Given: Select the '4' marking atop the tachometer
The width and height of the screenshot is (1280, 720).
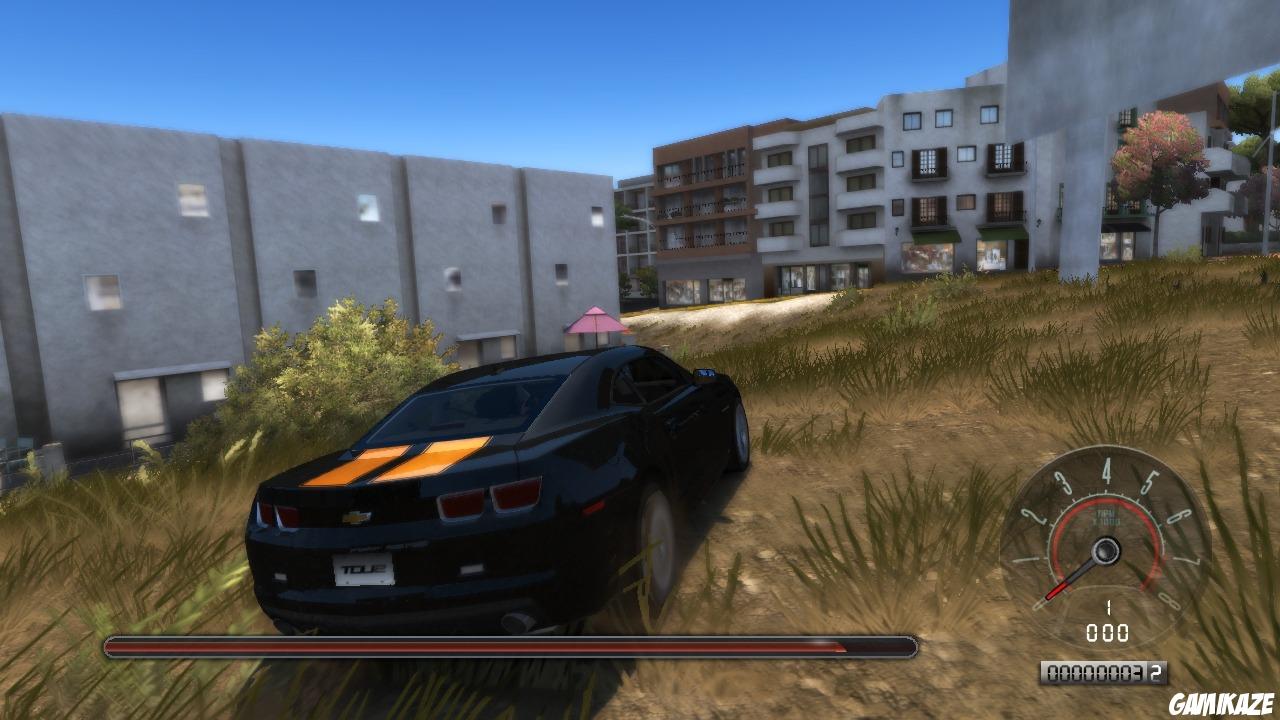Looking at the screenshot, I should click(1108, 471).
